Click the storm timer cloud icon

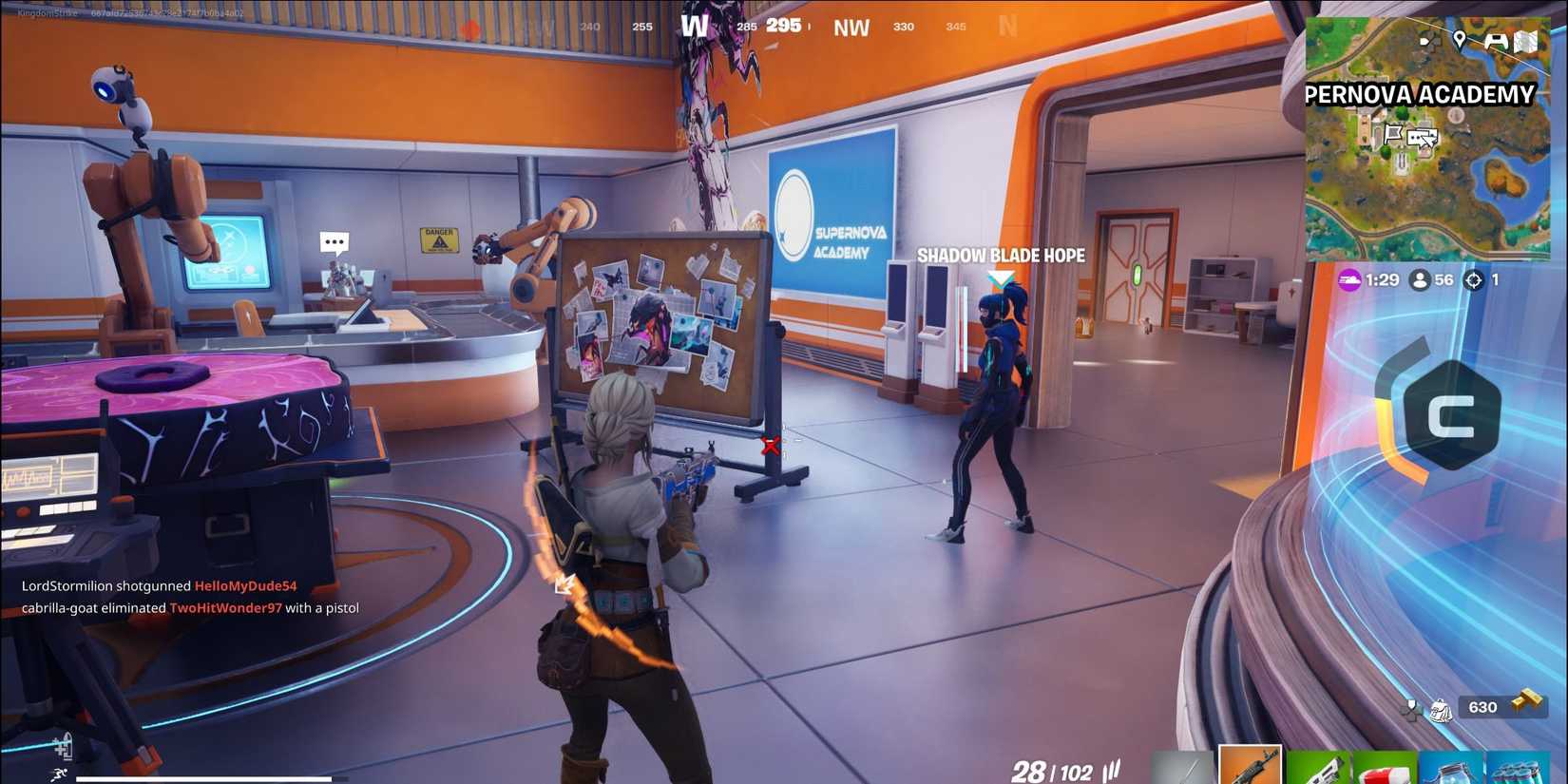point(1349,281)
